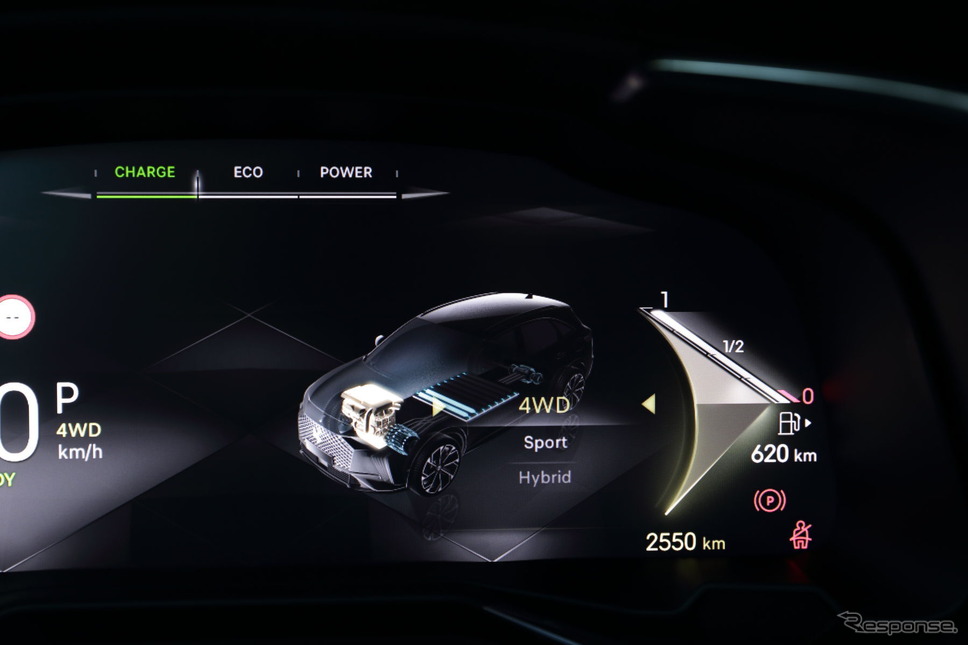Choose the Sport drive mode
The height and width of the screenshot is (645, 968).
[545, 442]
